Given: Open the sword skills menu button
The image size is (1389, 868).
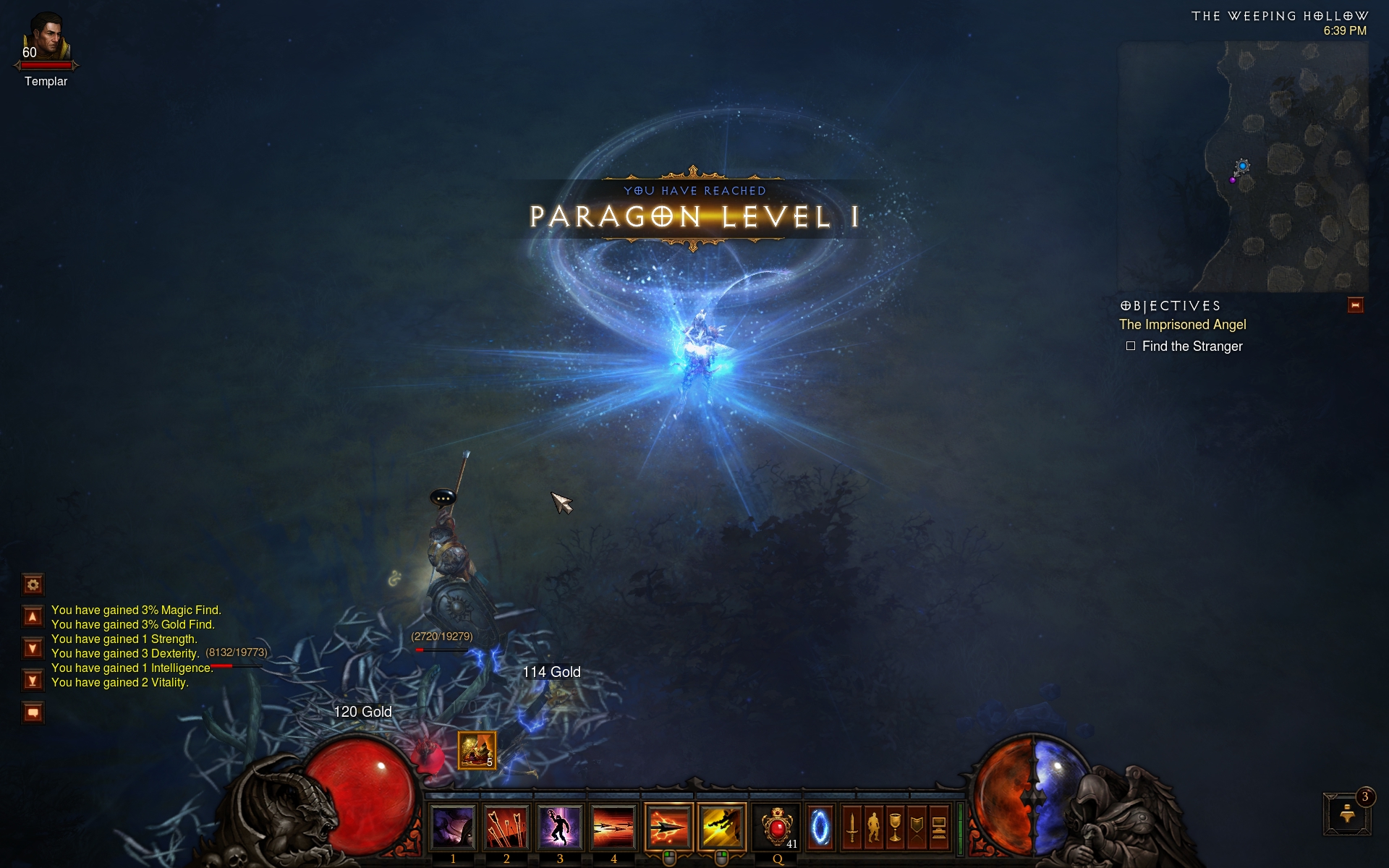Looking at the screenshot, I should [x=851, y=827].
